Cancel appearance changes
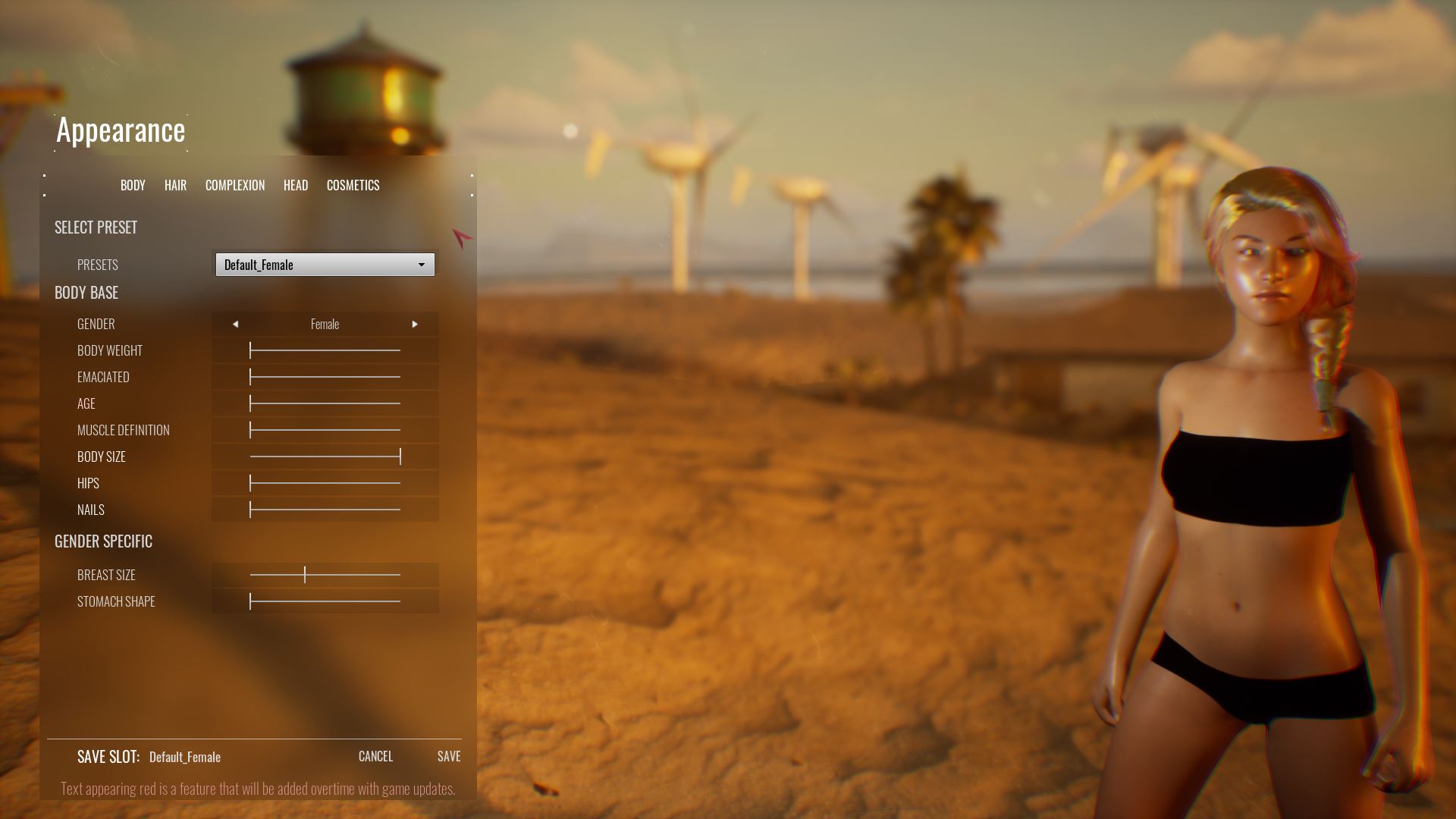This screenshot has width=1456, height=819. pos(375,756)
